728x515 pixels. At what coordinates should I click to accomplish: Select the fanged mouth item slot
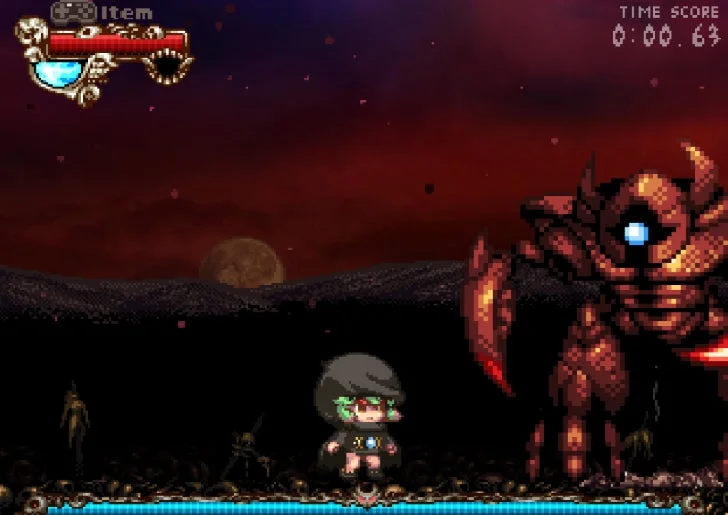165,67
